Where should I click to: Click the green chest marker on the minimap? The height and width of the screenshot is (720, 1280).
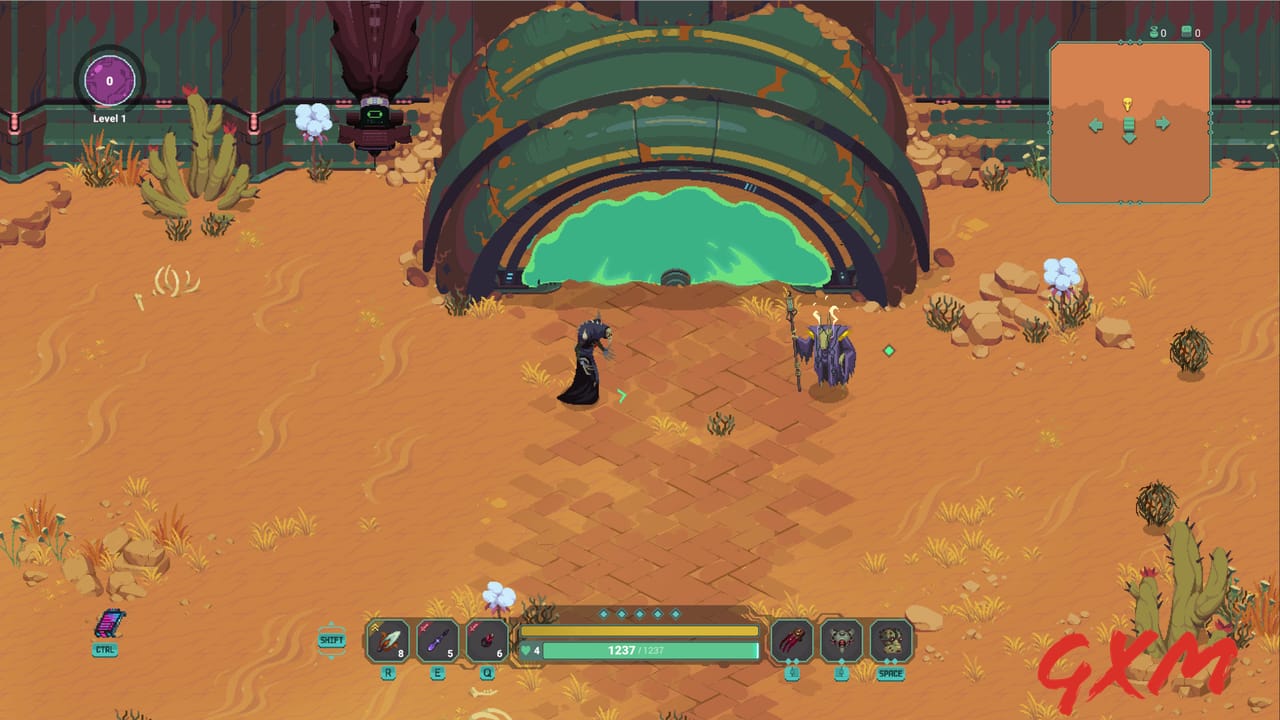tap(1128, 123)
